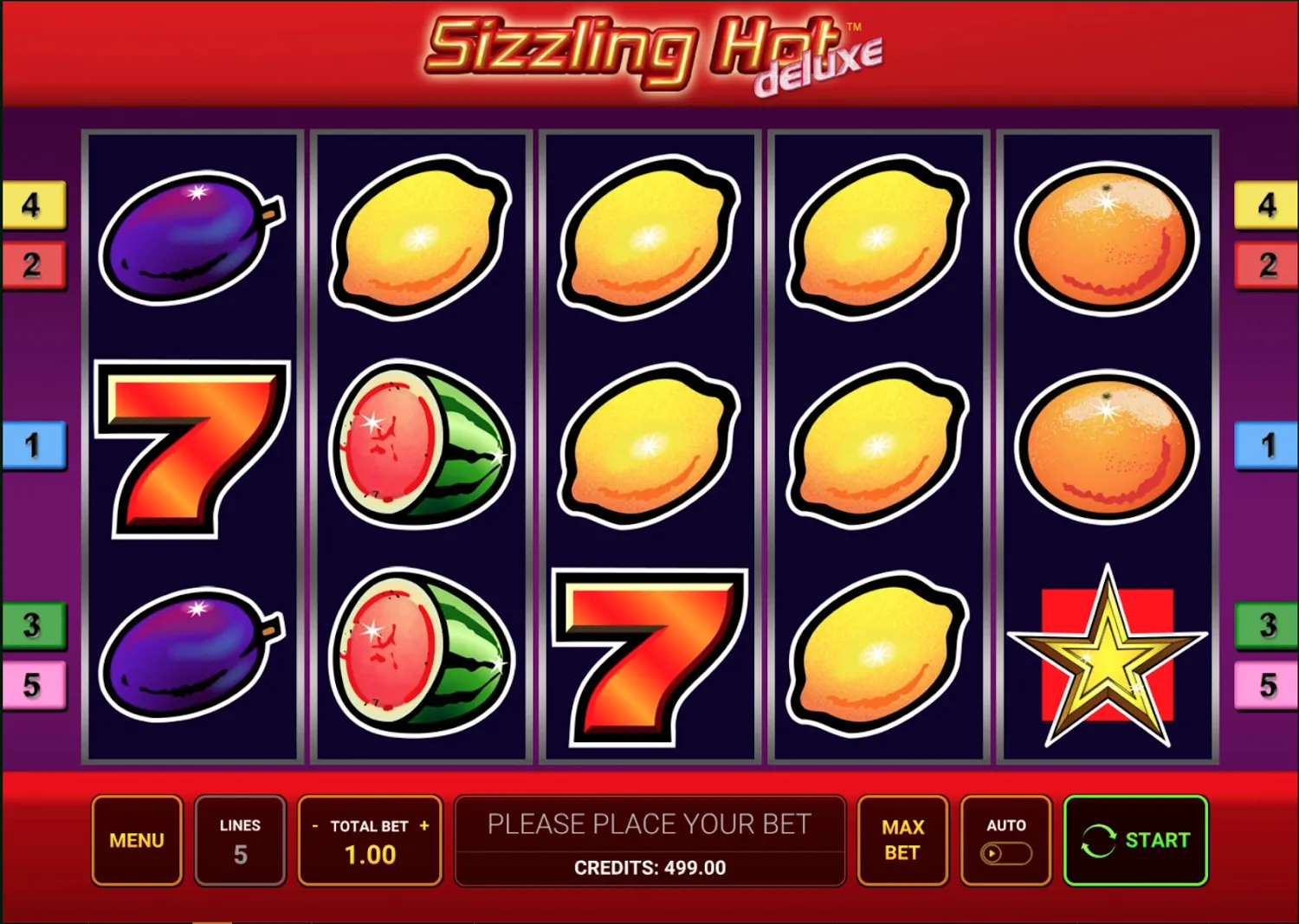This screenshot has height=924, width=1299.
Task: Click the CREDITS display showing 499.00
Action: tap(650, 867)
